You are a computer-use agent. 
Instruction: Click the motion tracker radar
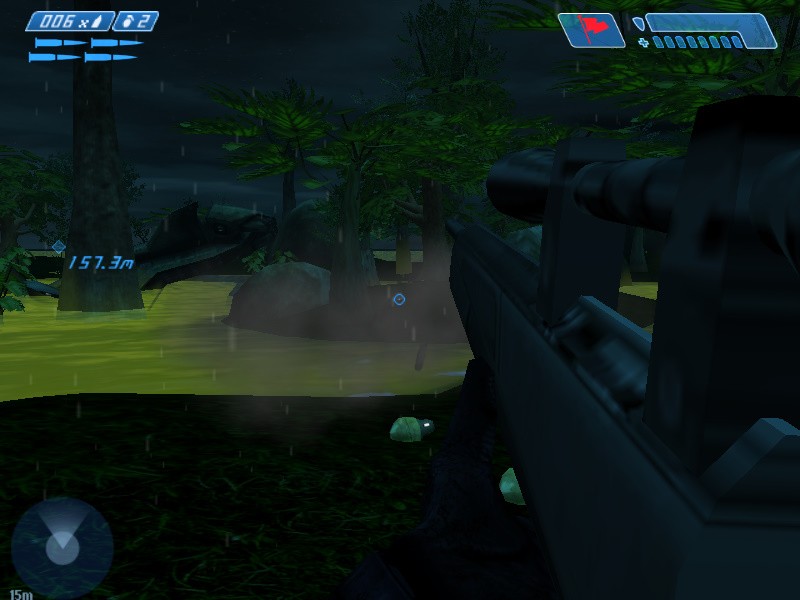click(62, 546)
